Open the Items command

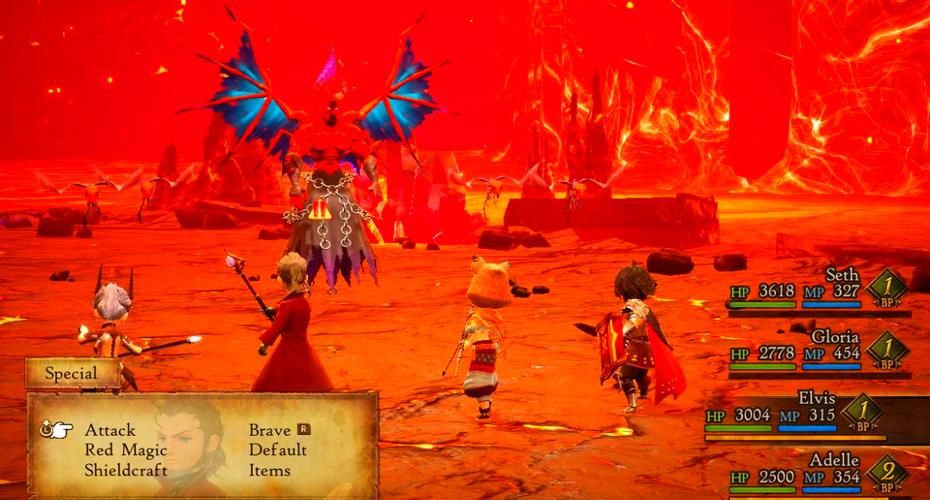[270, 470]
